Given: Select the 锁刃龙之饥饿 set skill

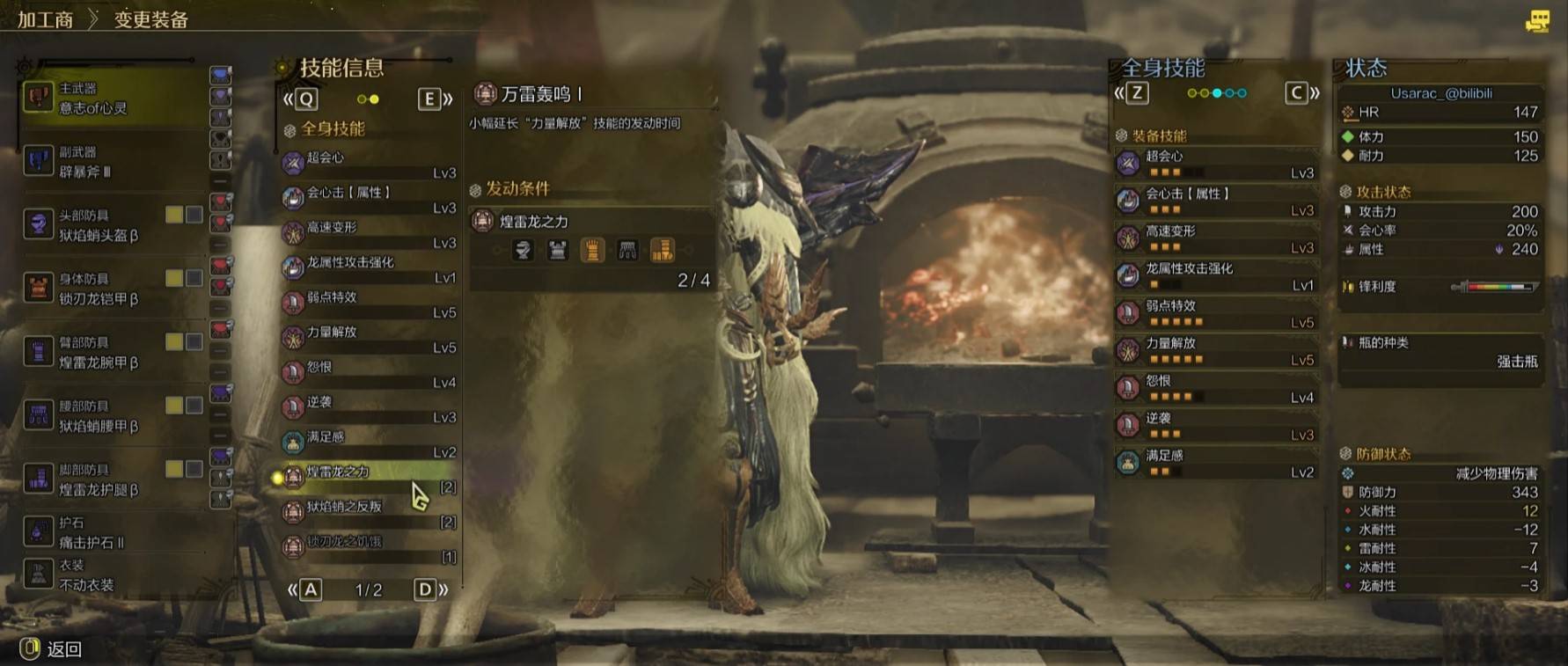Looking at the screenshot, I should [x=369, y=547].
